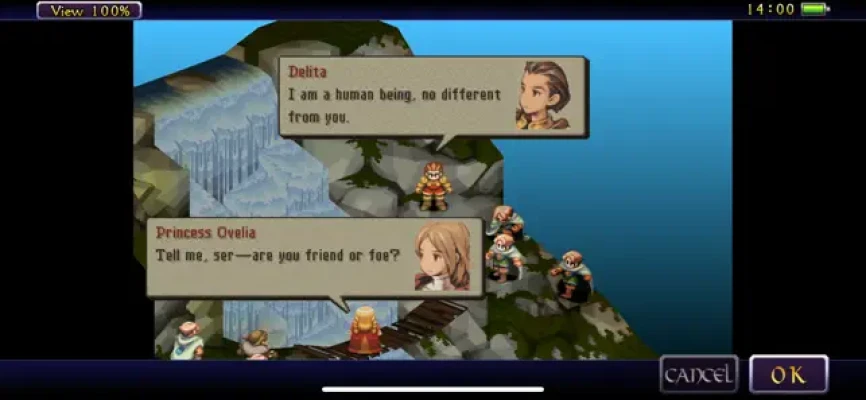The height and width of the screenshot is (400, 866).
Task: Advance Princess Ovelia's dialogue box
Action: [314, 257]
